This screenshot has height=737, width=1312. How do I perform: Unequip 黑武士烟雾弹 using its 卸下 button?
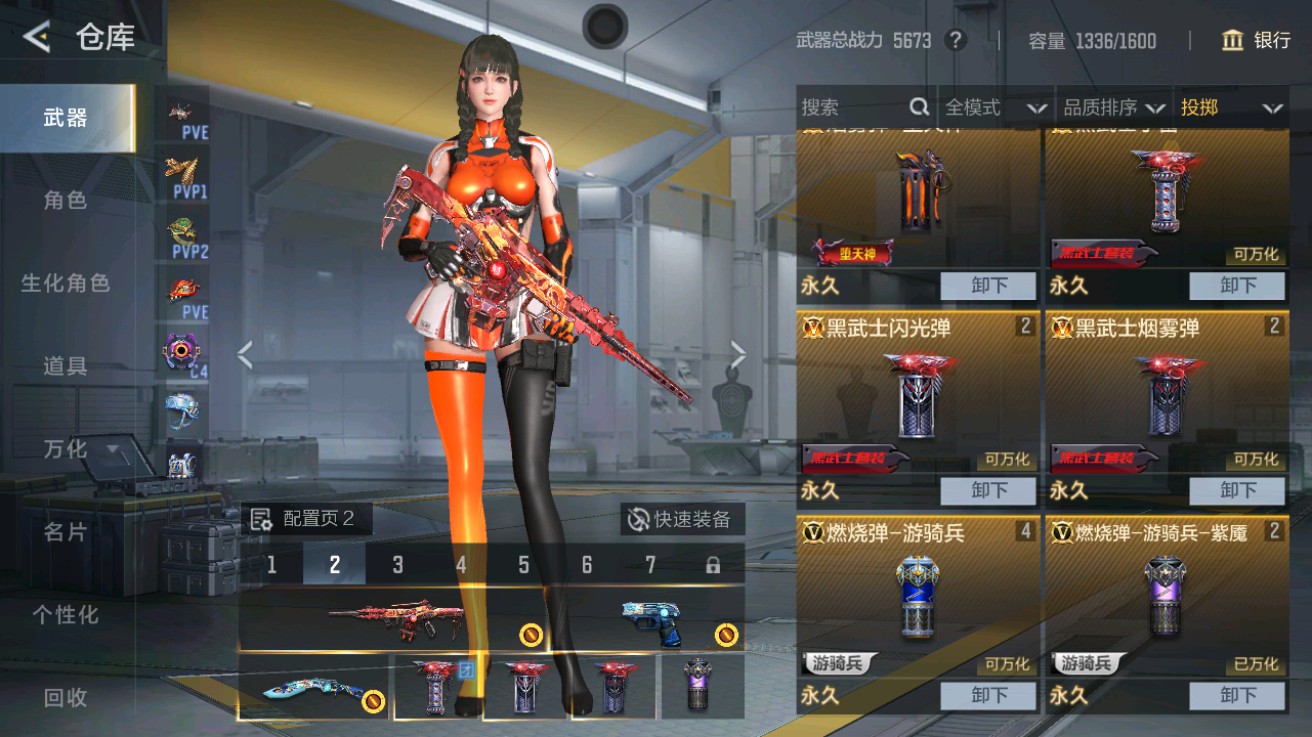[1238, 491]
